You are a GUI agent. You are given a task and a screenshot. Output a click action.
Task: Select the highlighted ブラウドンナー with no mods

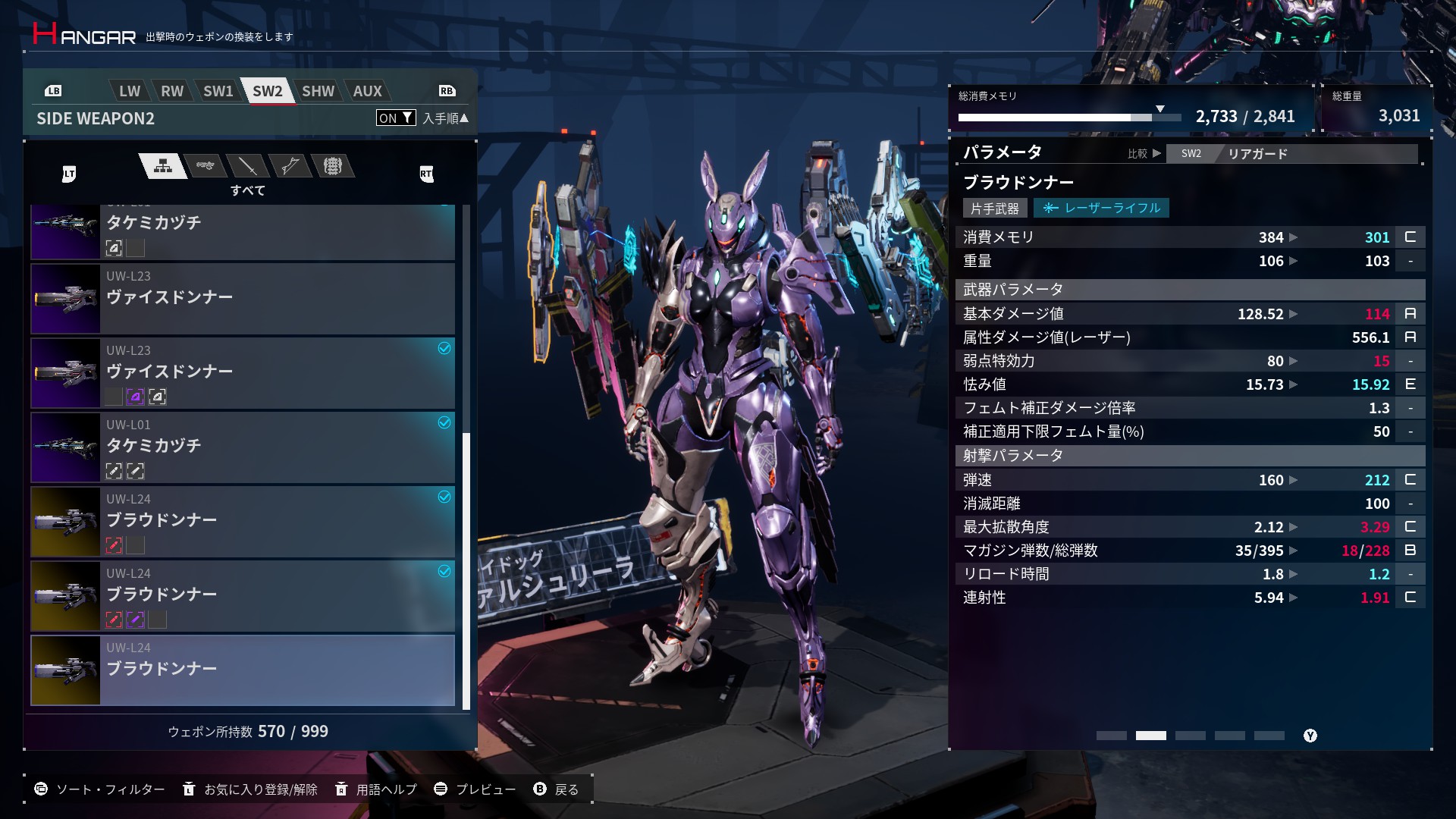(243, 670)
